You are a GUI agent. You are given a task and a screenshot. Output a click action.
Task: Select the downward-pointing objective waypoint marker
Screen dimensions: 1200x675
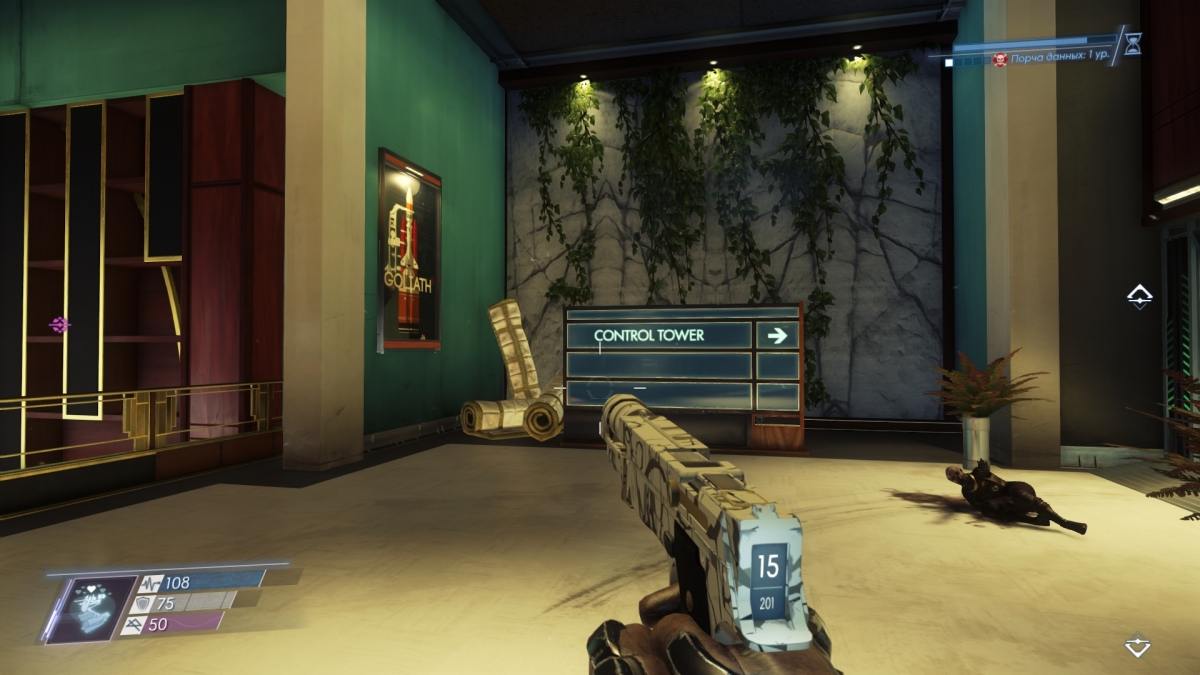[1138, 645]
